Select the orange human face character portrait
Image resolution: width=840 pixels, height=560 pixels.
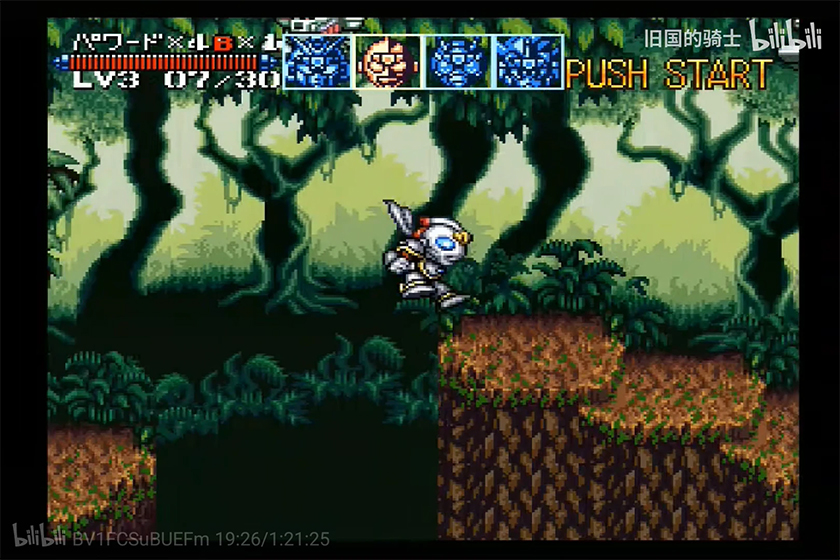point(389,62)
